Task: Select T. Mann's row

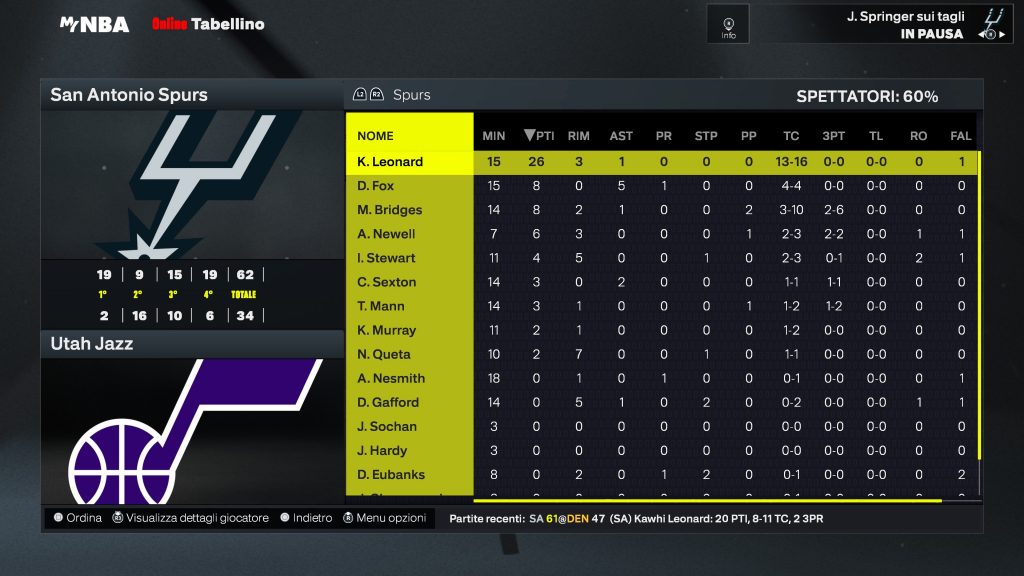Action: (380, 306)
